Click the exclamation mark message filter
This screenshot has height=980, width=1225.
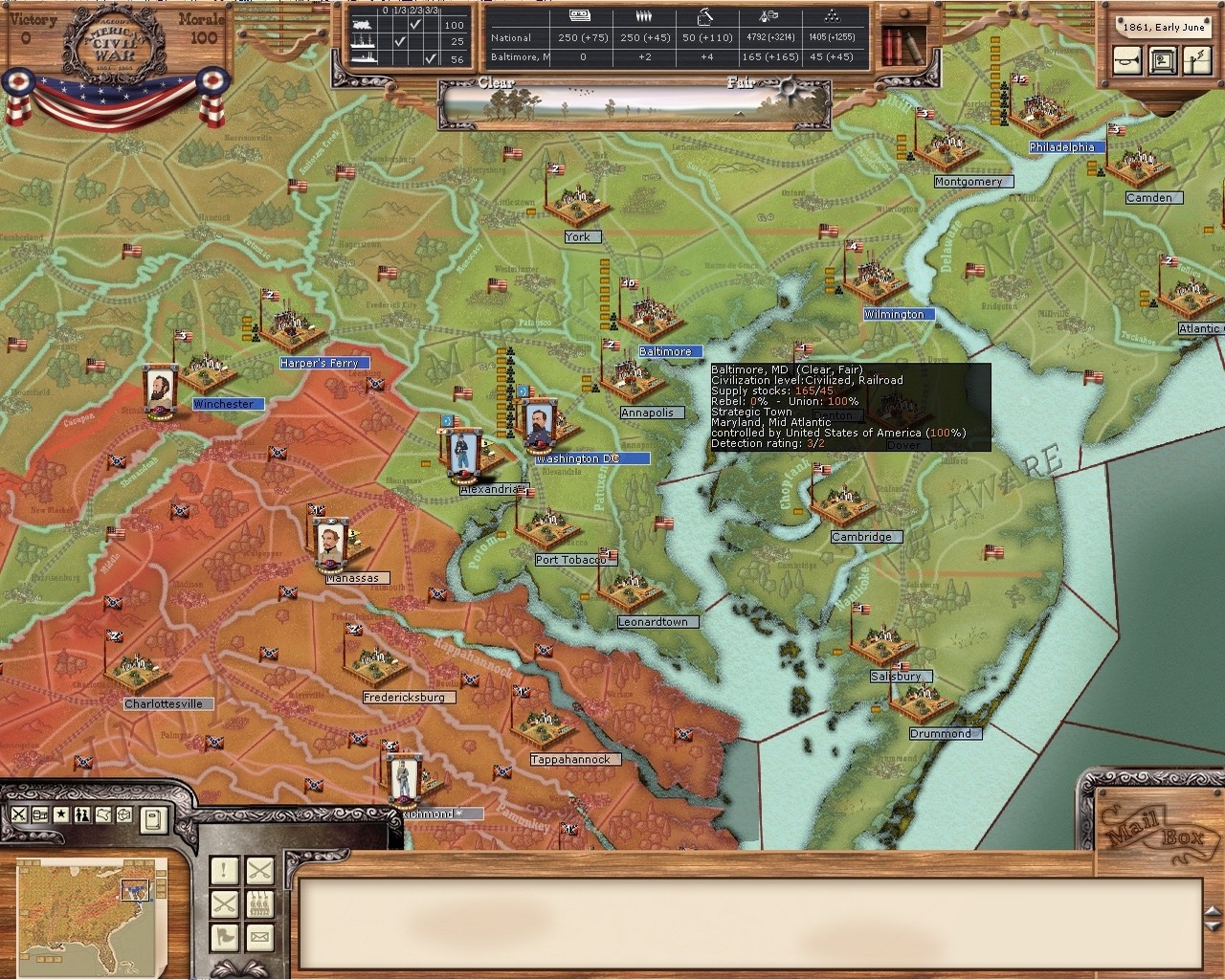(x=225, y=871)
